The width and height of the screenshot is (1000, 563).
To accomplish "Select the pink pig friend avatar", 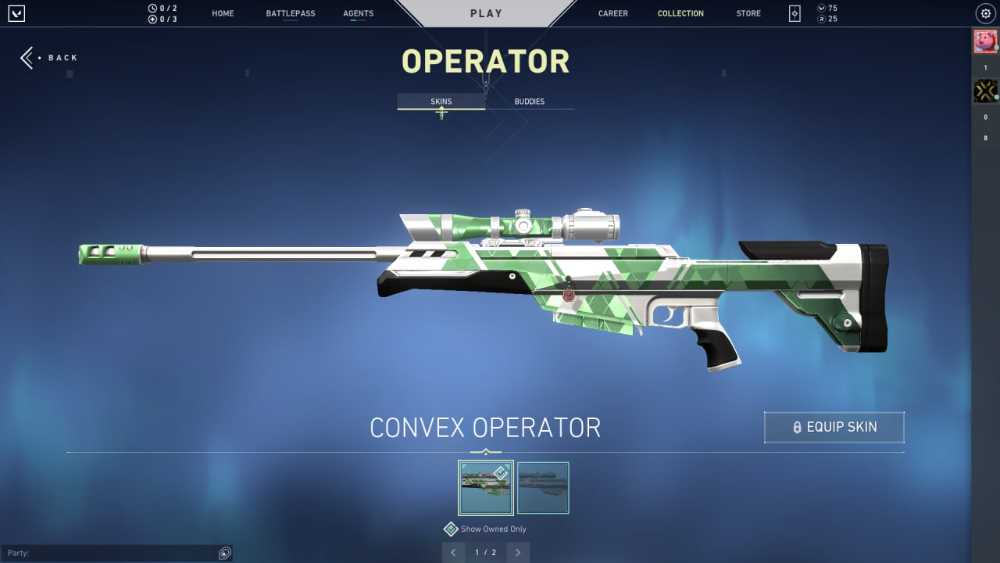I will 985,42.
